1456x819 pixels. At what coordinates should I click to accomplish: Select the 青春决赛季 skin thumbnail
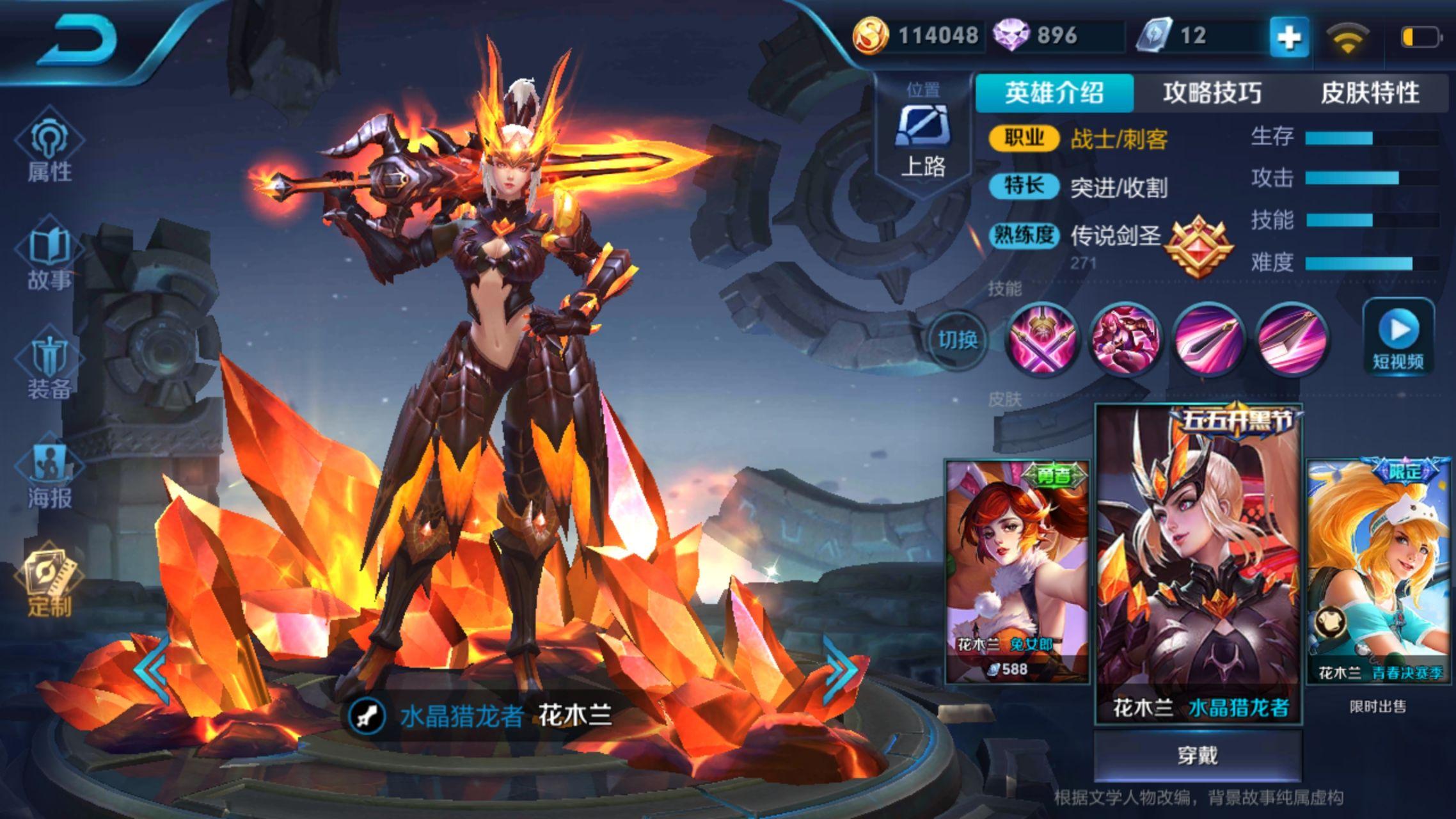click(1378, 571)
